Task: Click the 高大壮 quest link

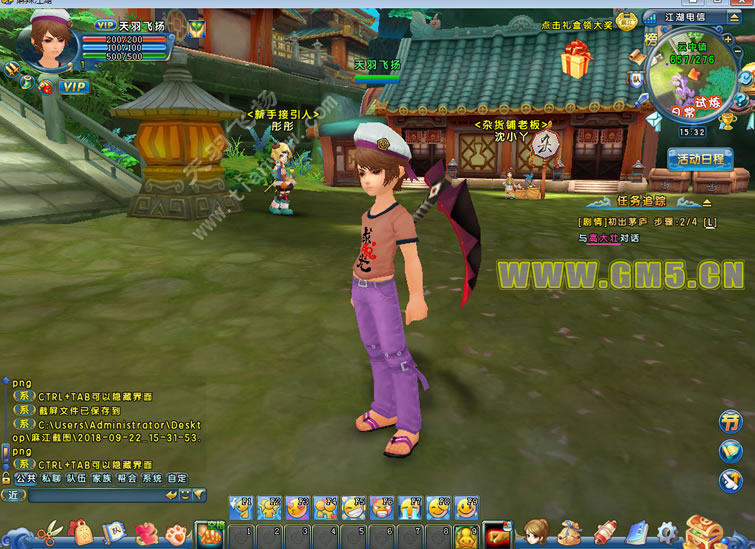Action: pos(605,238)
